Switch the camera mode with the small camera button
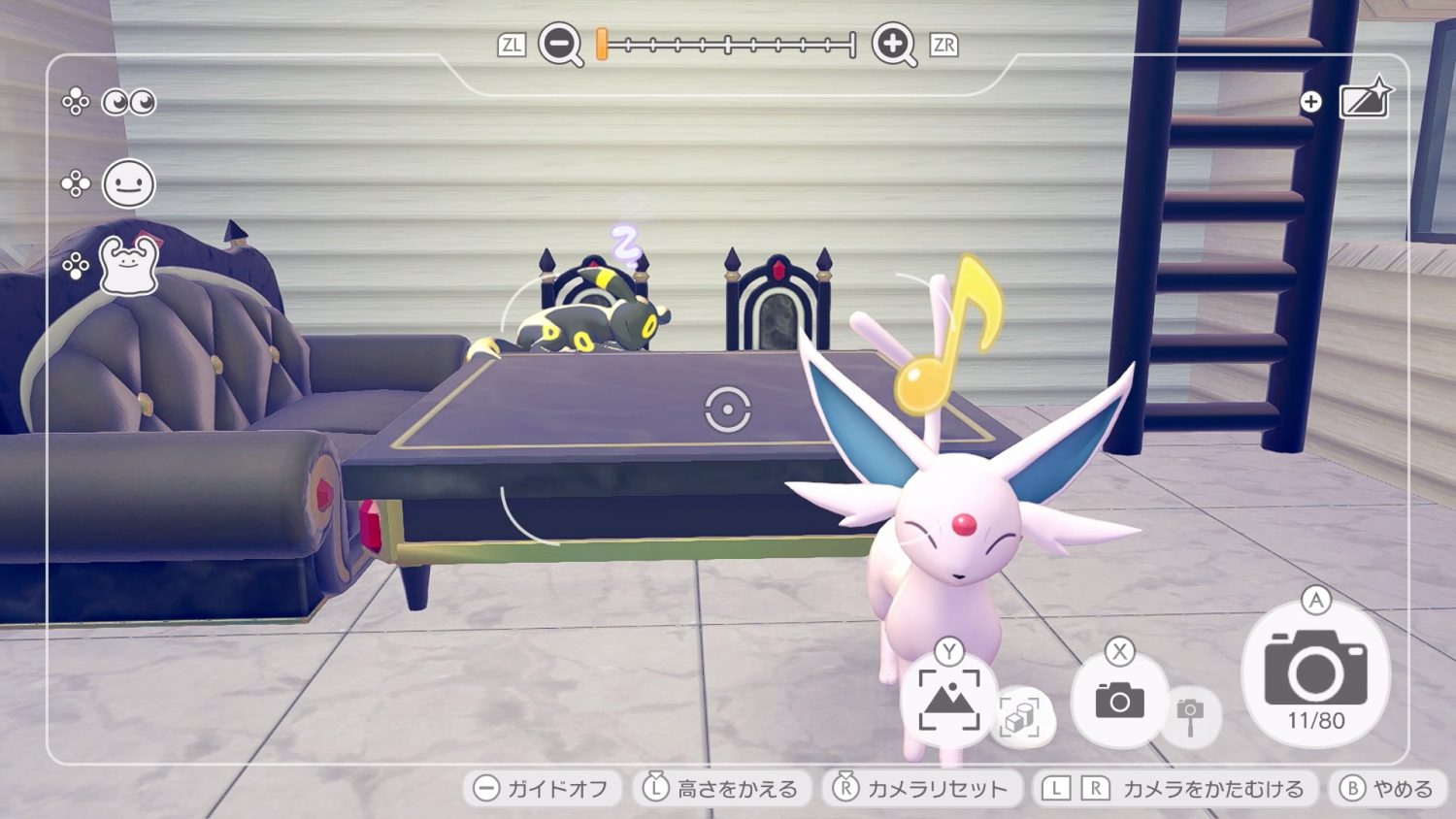Viewport: 1456px width, 819px height. click(1119, 700)
